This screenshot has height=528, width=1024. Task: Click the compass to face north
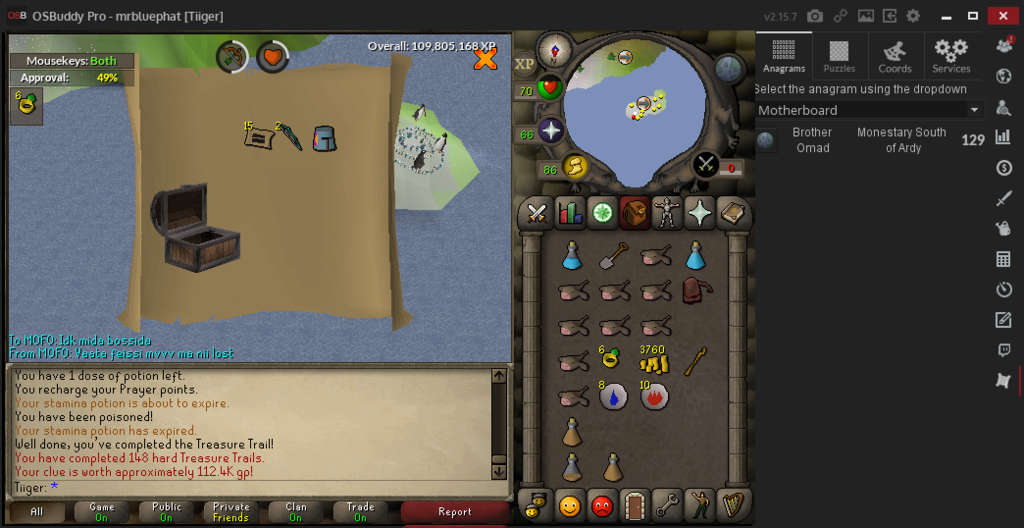[553, 49]
